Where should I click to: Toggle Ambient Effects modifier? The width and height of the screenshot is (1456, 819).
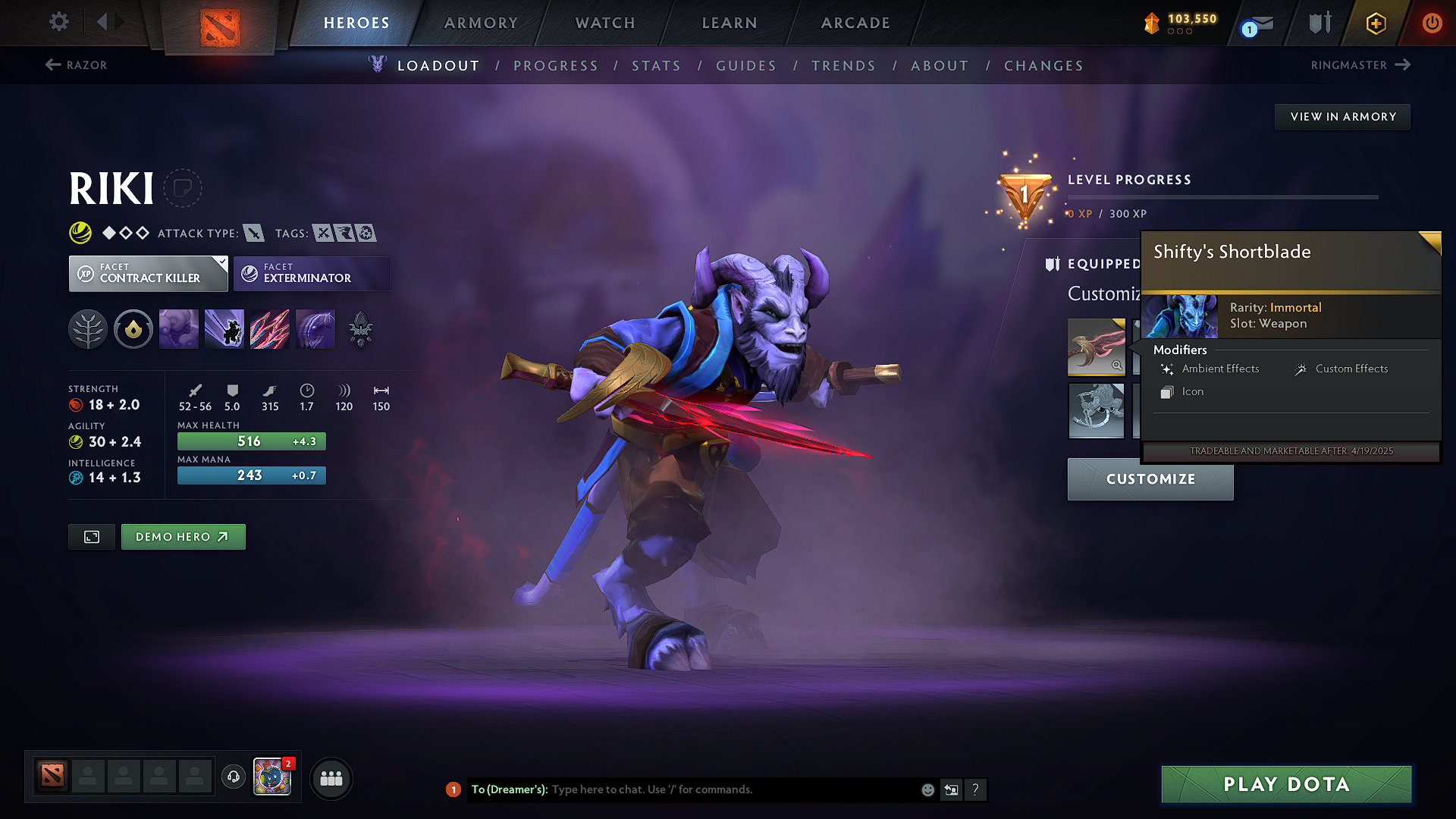point(1220,369)
